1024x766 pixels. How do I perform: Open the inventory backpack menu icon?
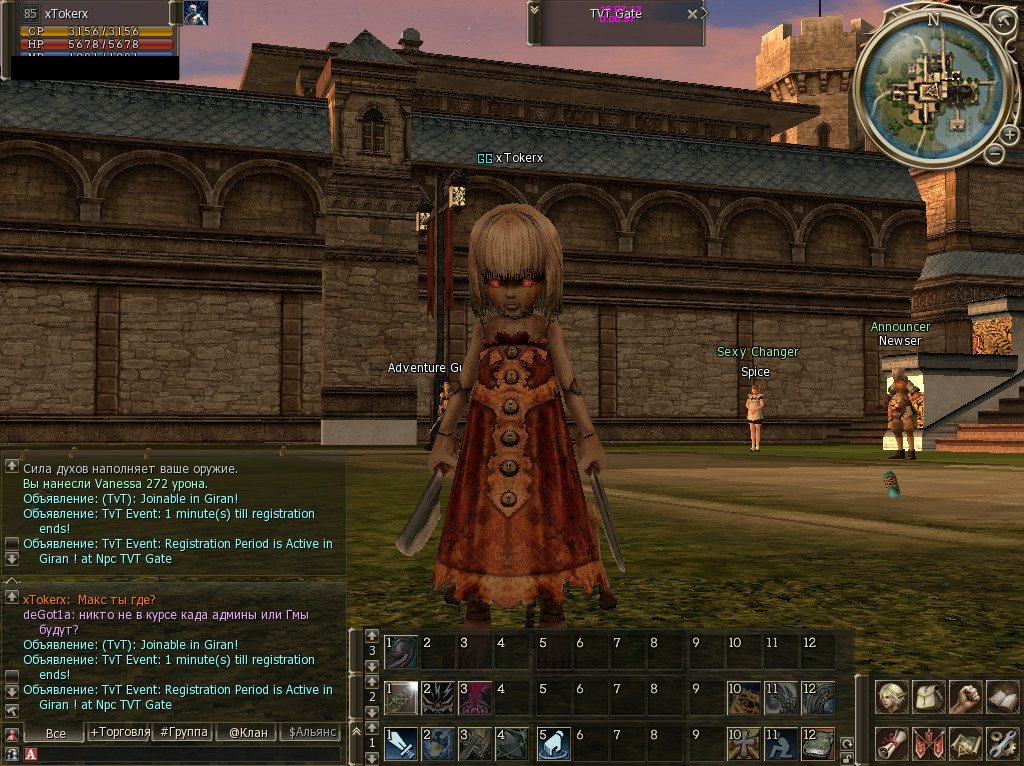tap(929, 697)
